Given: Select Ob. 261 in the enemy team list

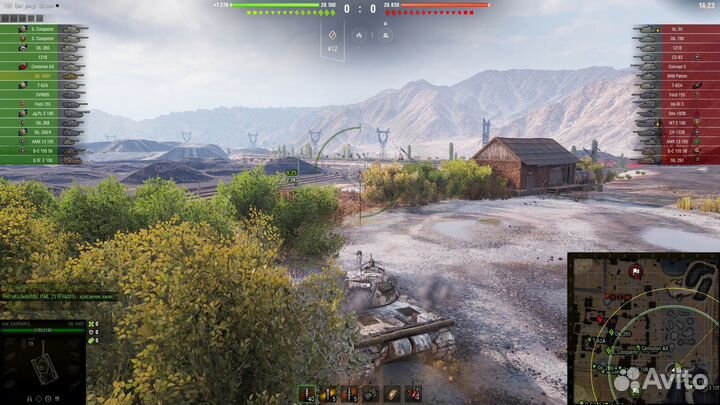Looking at the screenshot, I should point(676,159).
